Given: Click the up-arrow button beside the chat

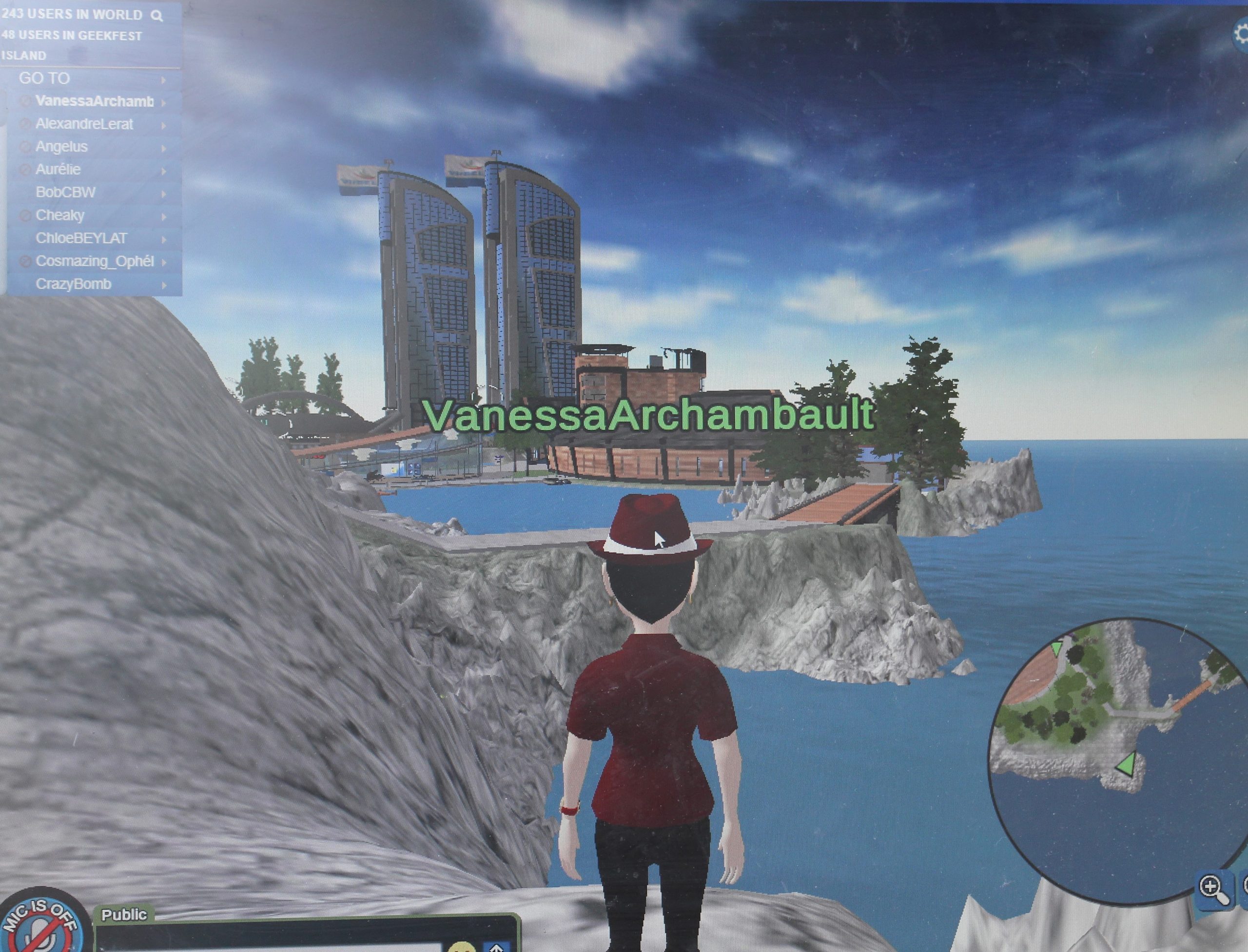Looking at the screenshot, I should tap(496, 945).
